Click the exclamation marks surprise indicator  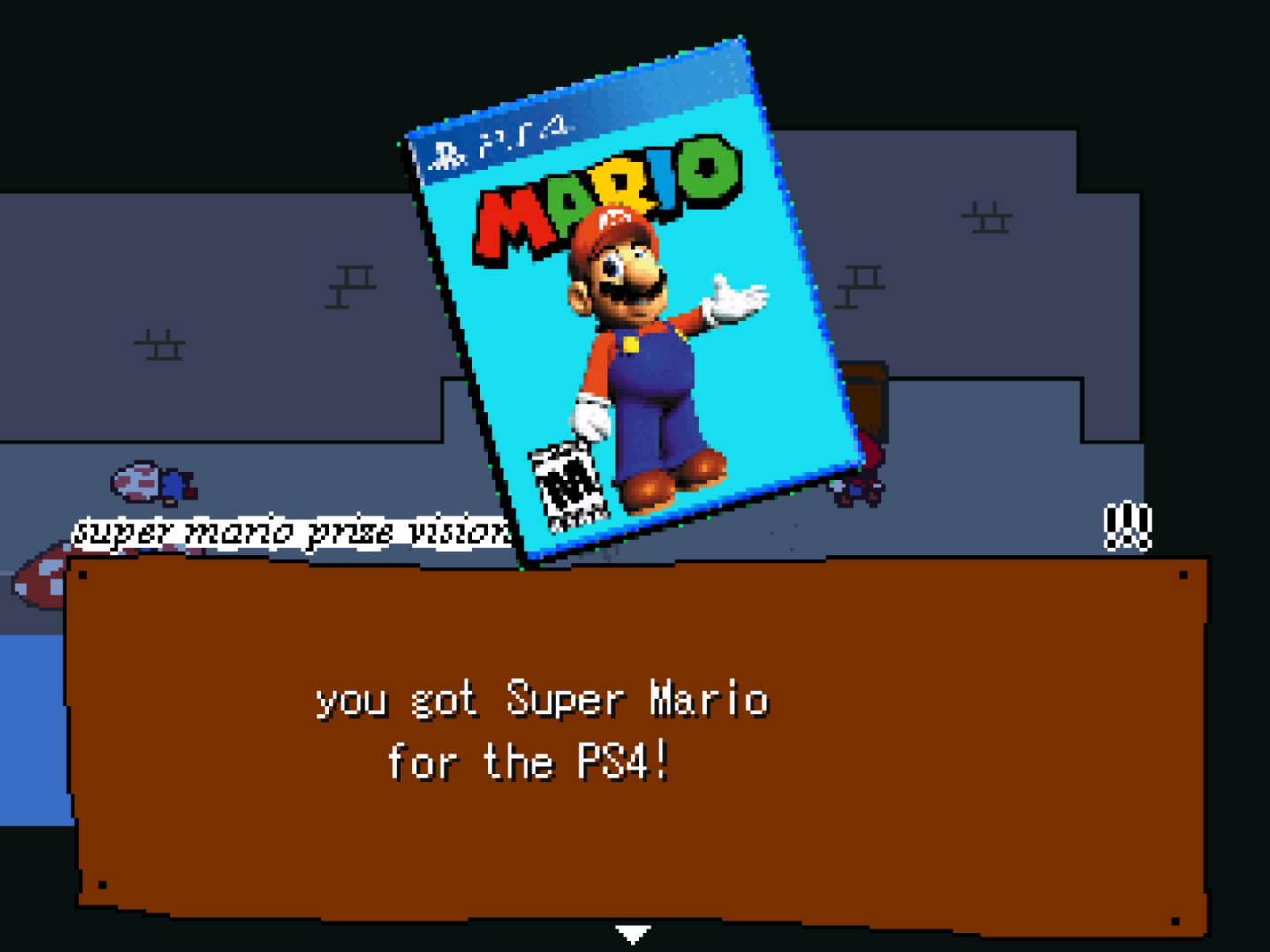click(1128, 525)
